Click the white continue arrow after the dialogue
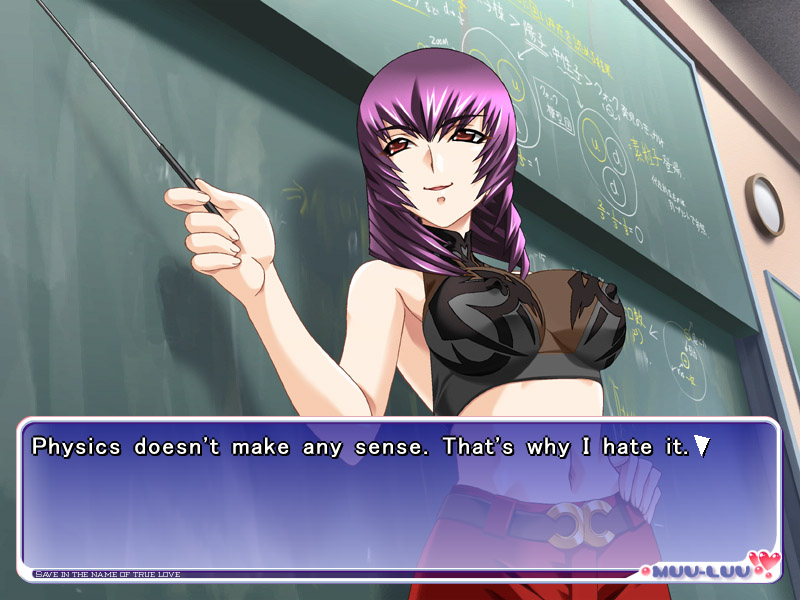 pos(703,447)
